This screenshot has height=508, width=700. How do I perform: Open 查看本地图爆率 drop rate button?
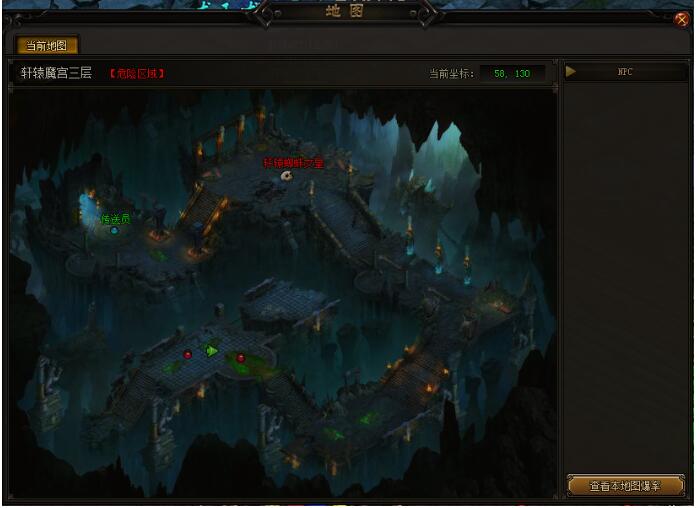[624, 486]
